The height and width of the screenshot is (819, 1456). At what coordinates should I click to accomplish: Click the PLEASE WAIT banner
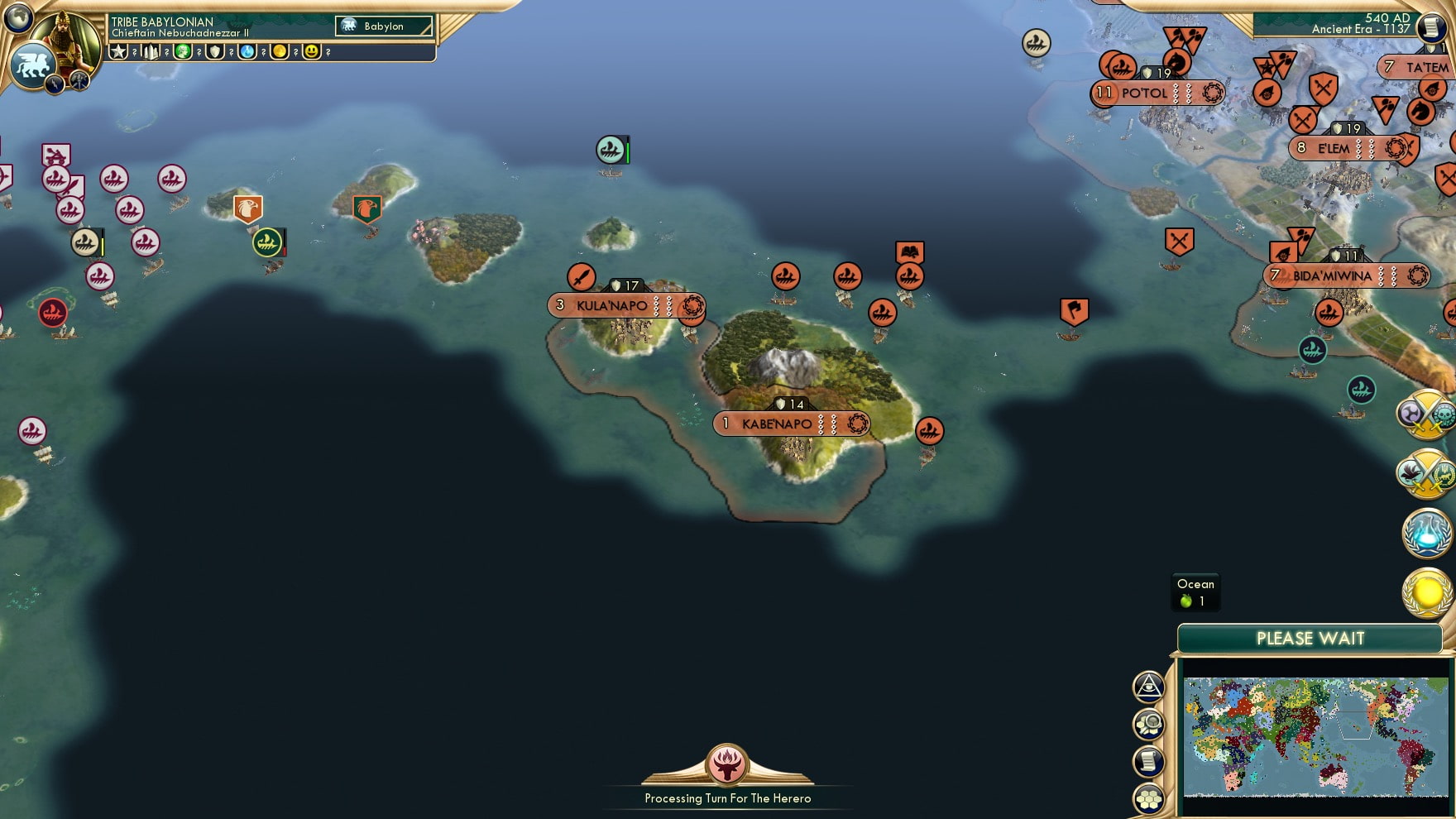[x=1310, y=639]
